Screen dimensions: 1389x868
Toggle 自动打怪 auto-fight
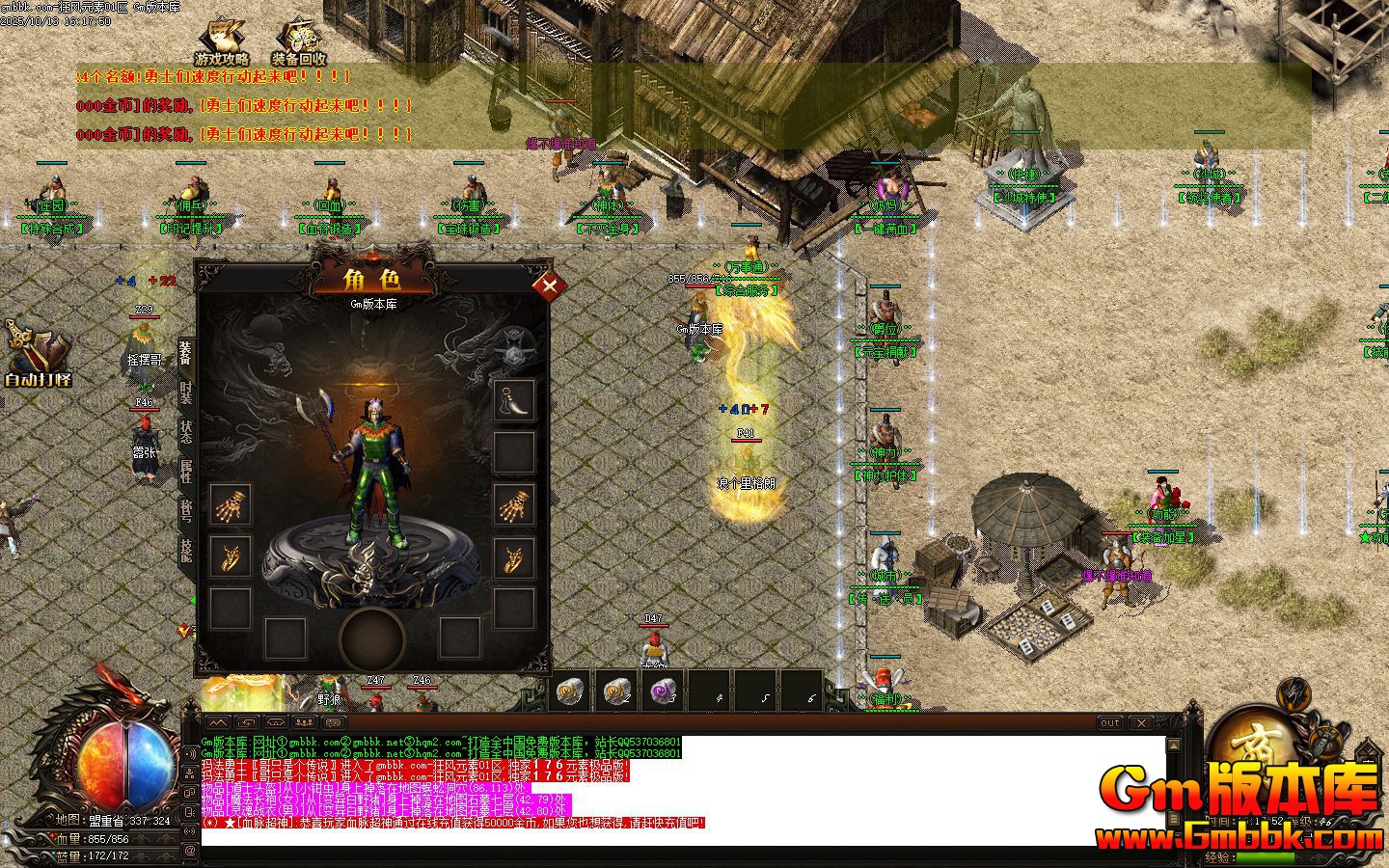pyautogui.click(x=37, y=355)
